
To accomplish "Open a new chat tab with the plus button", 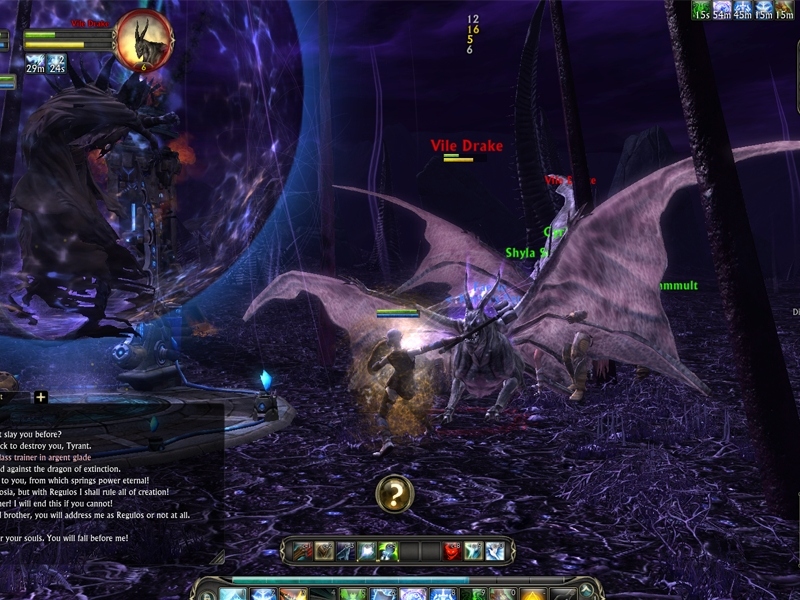I will (41, 397).
